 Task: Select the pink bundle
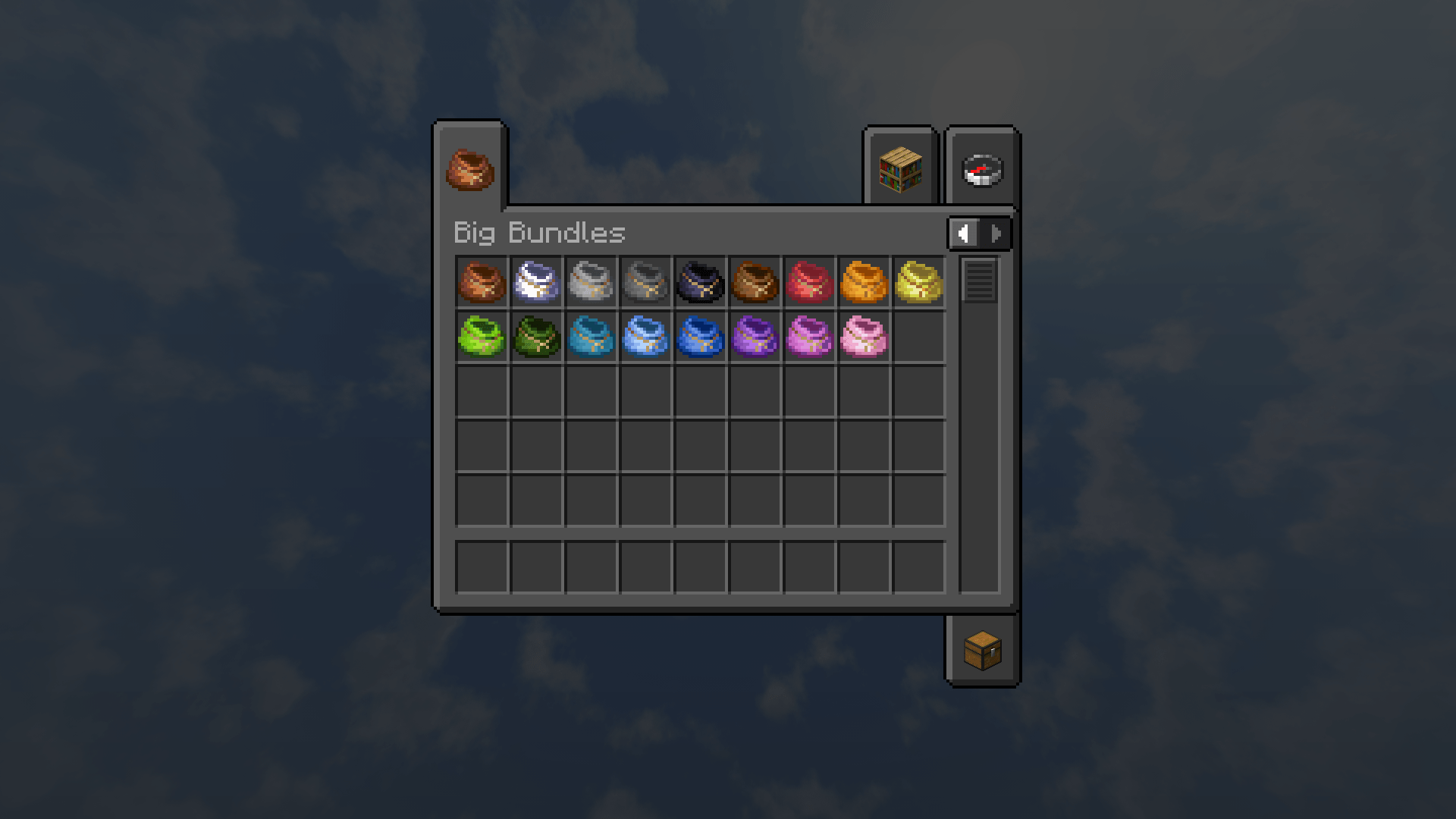point(864,336)
